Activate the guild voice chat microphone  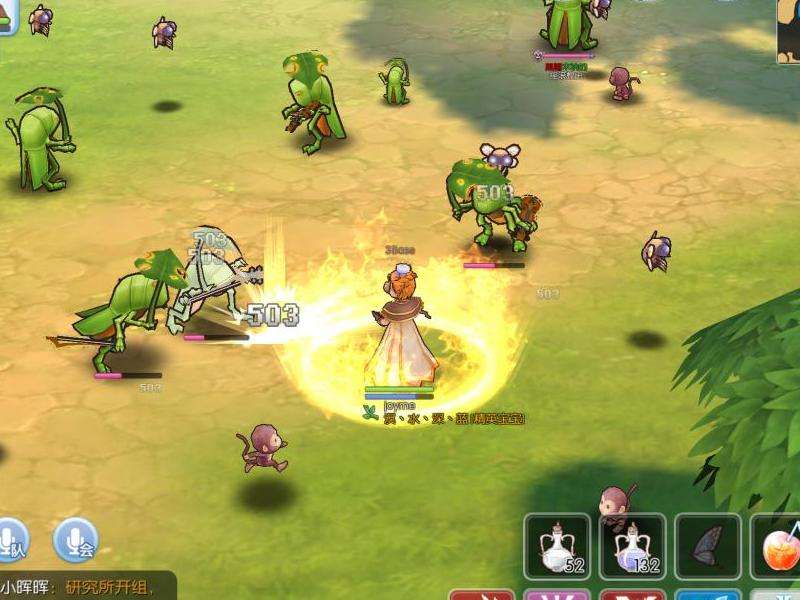(x=75, y=540)
